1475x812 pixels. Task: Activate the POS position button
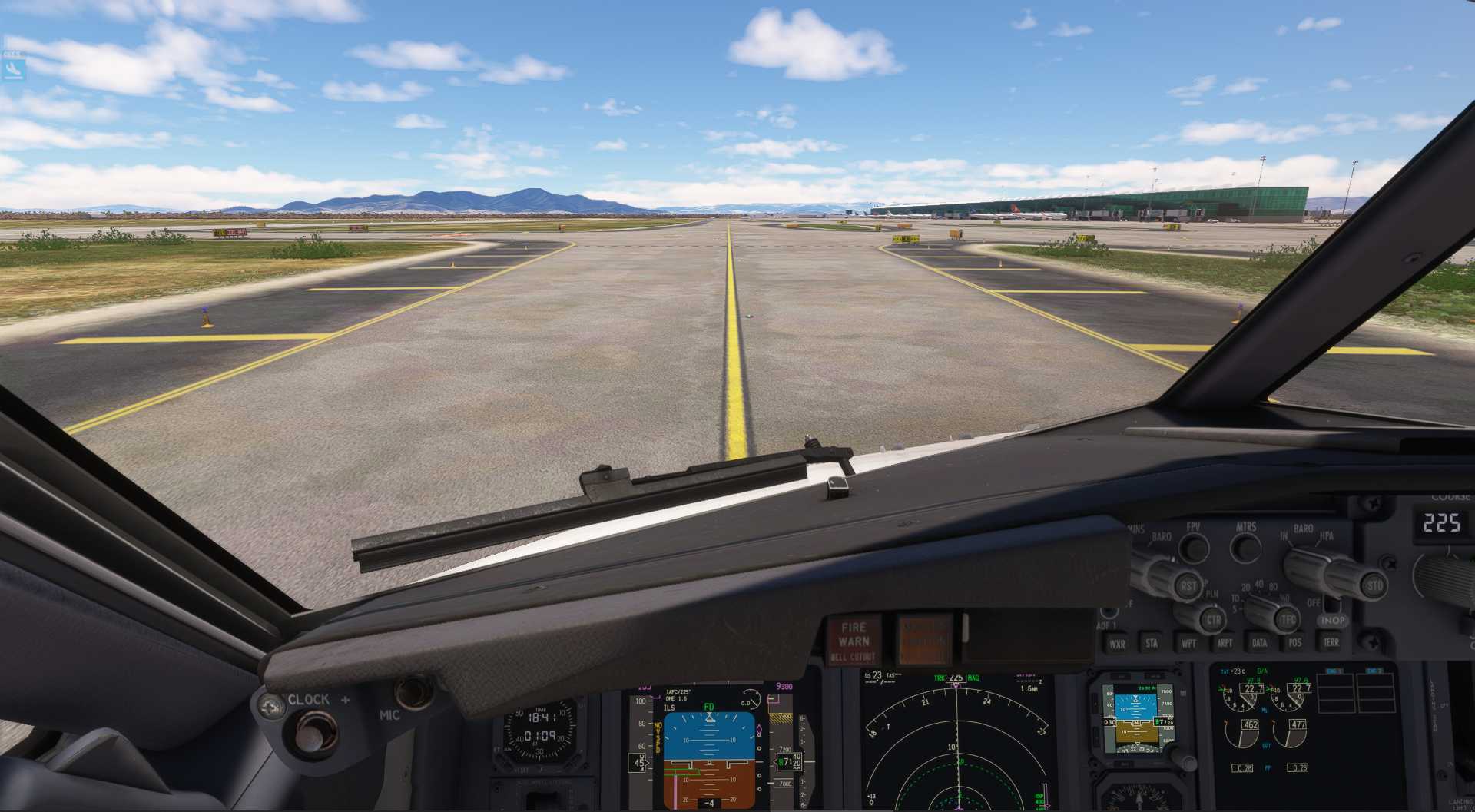click(x=1295, y=643)
